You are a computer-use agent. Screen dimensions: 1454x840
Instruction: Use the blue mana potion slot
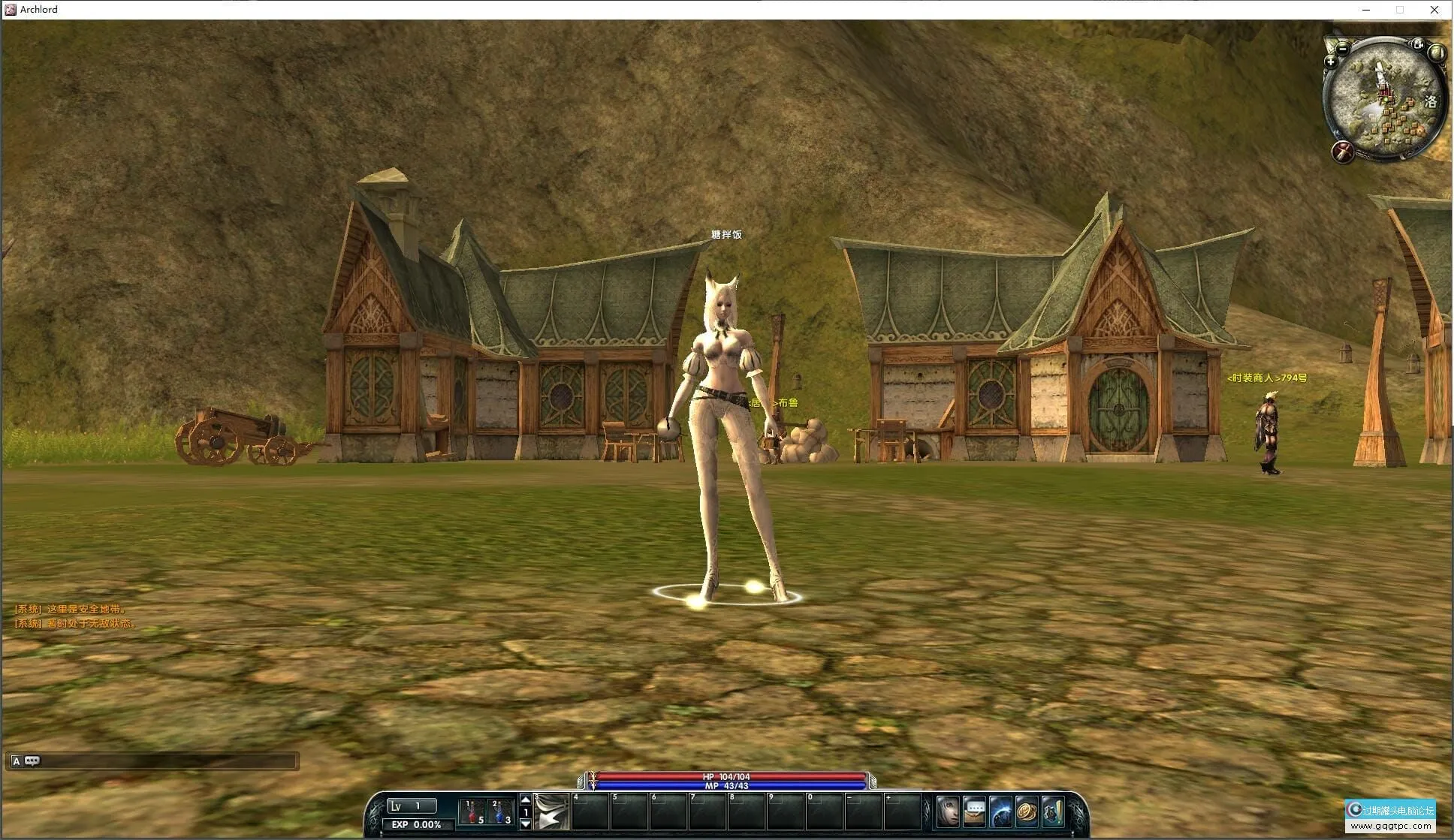499,811
